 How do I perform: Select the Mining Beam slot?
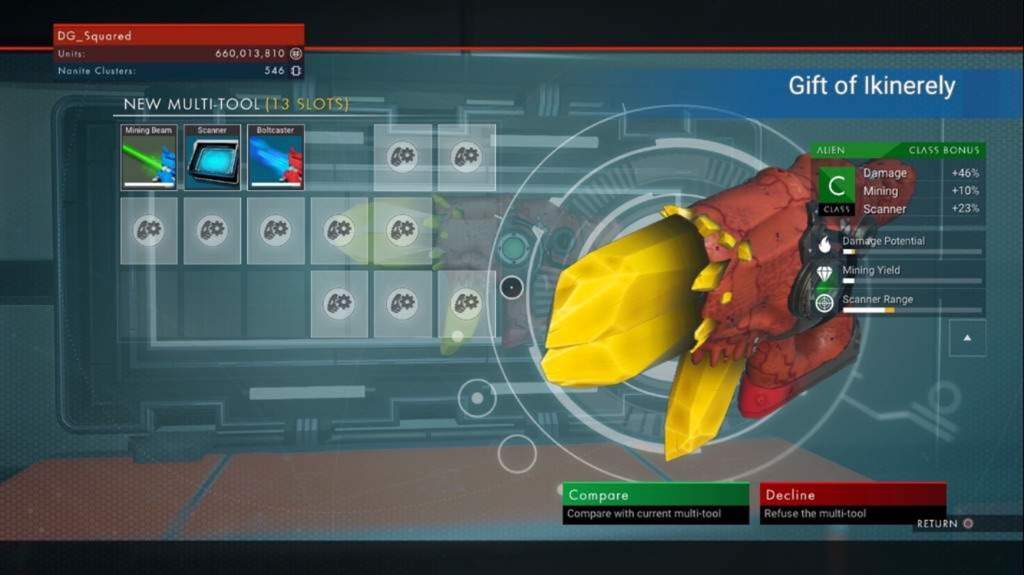click(149, 157)
